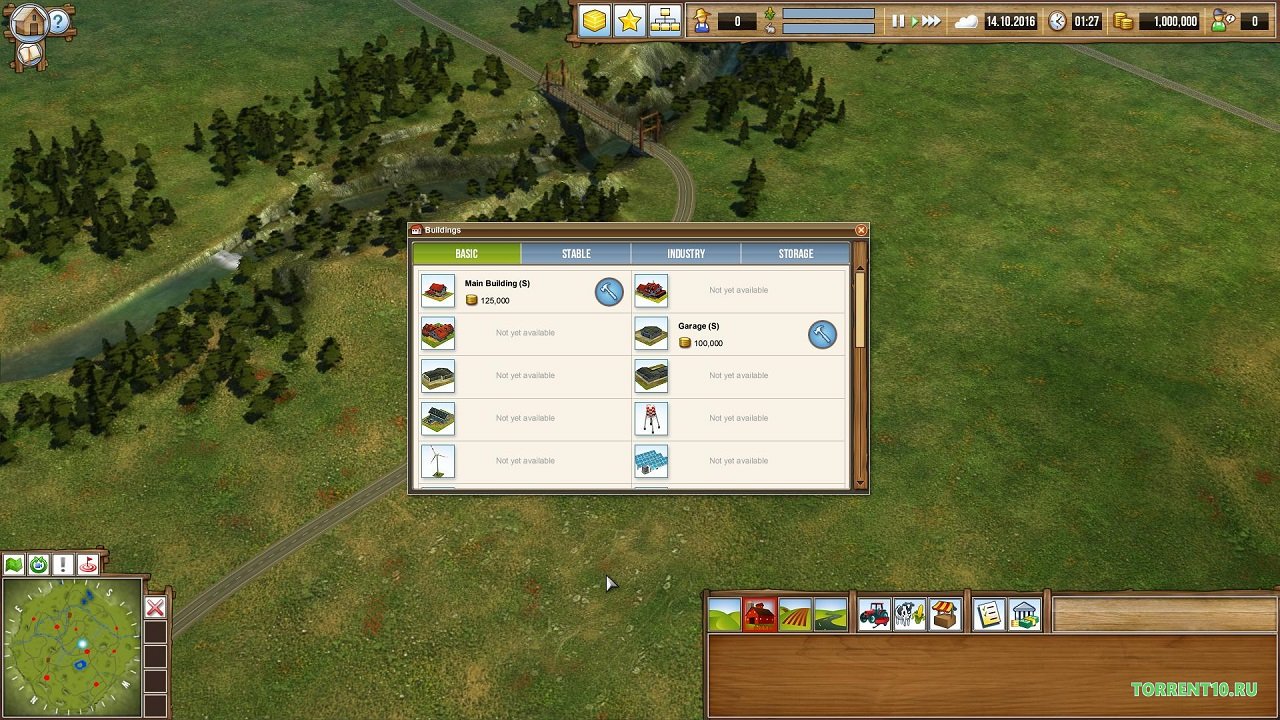Image resolution: width=1280 pixels, height=720 pixels.
Task: Open the star achievements panel
Action: [629, 21]
